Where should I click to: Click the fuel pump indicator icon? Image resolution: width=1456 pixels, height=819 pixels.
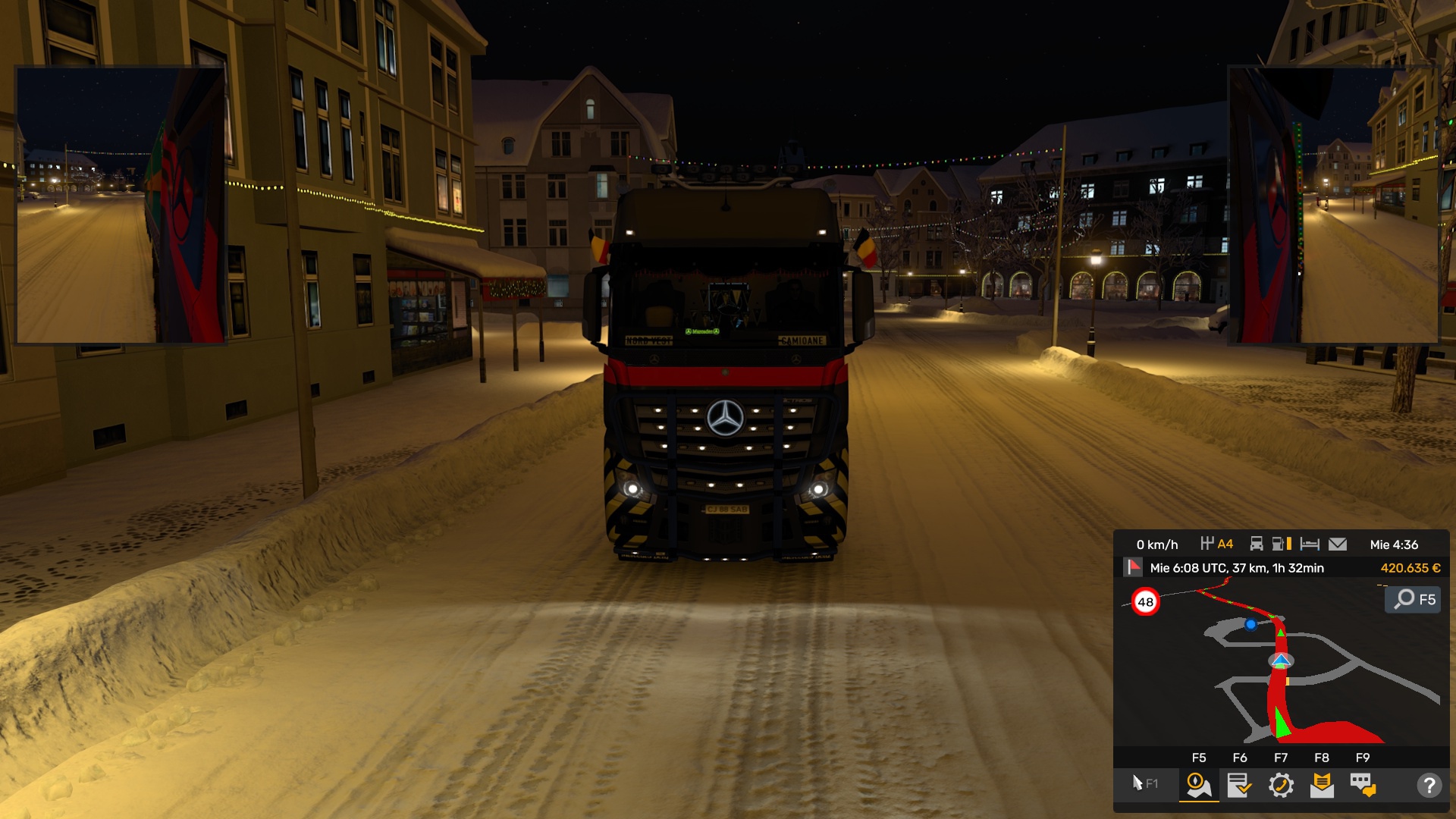click(x=1281, y=544)
